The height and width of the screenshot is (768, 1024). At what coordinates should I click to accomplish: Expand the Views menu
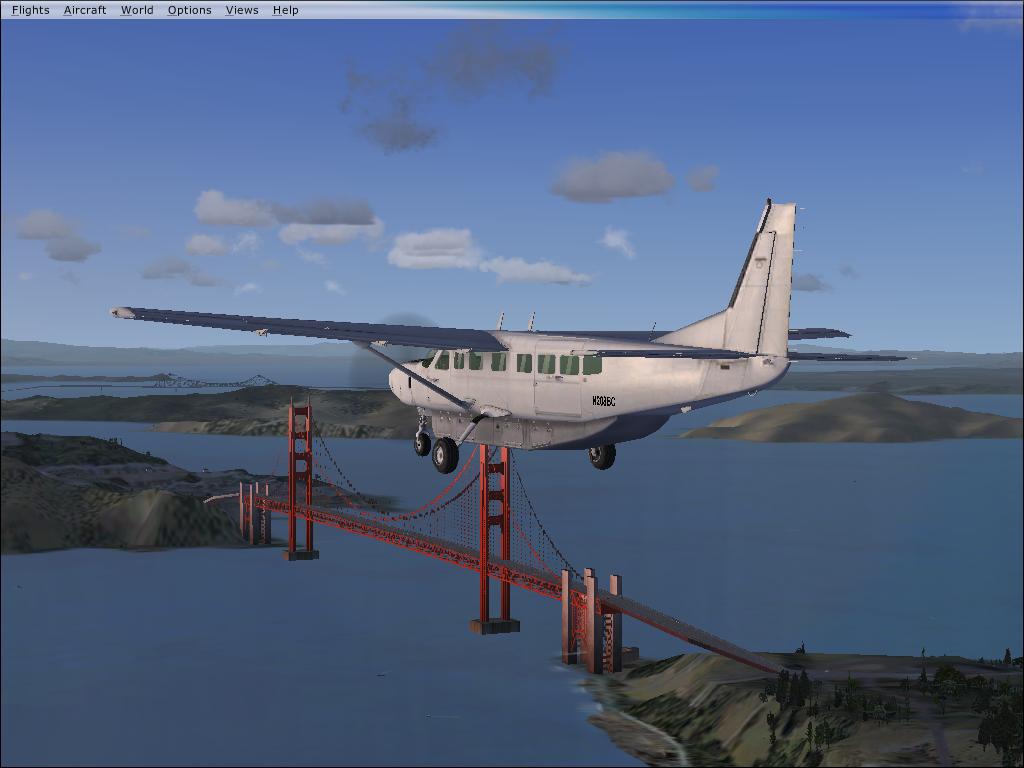click(x=242, y=10)
